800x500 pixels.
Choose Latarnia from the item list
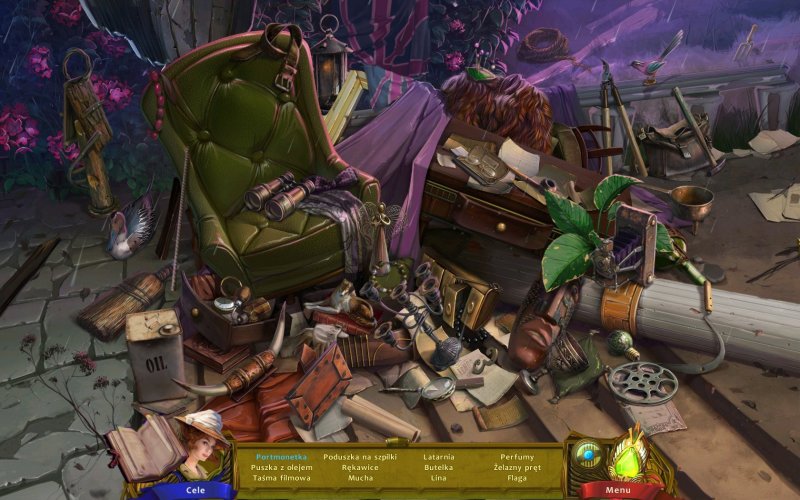point(438,456)
